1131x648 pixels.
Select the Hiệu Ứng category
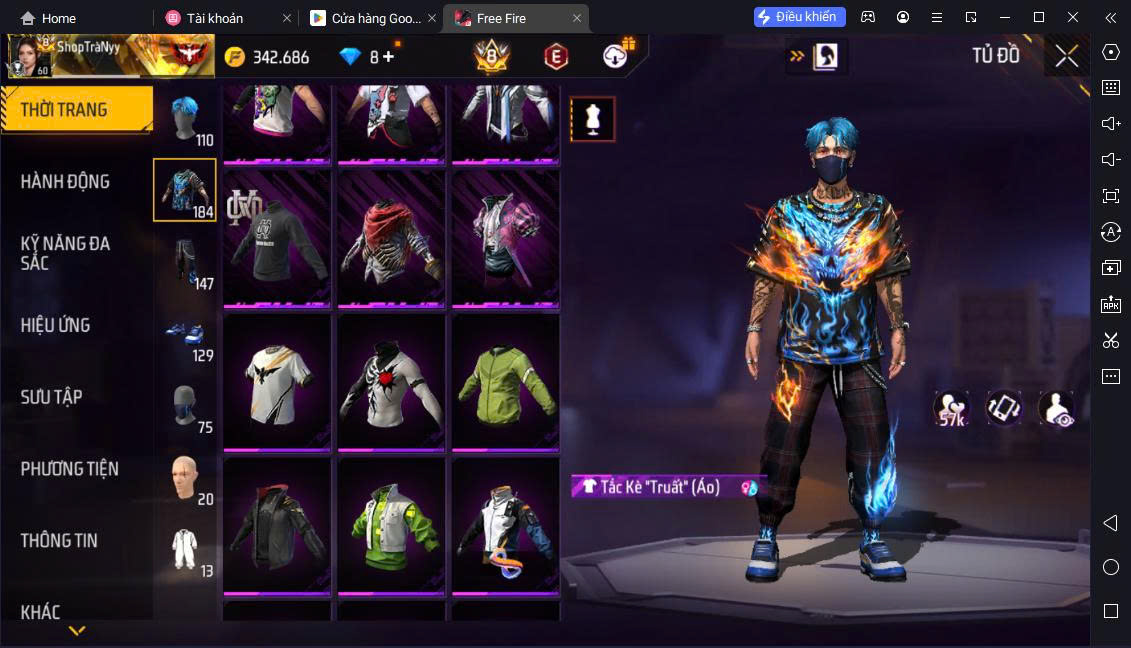(x=56, y=325)
